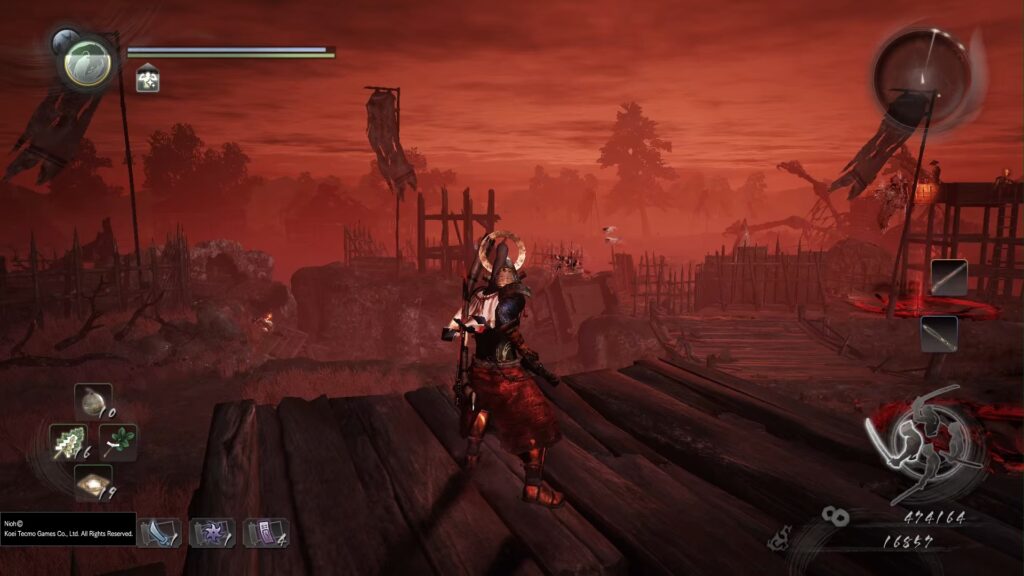Open the circular compass radar
This screenshot has height=576, width=1024.
(x=922, y=74)
